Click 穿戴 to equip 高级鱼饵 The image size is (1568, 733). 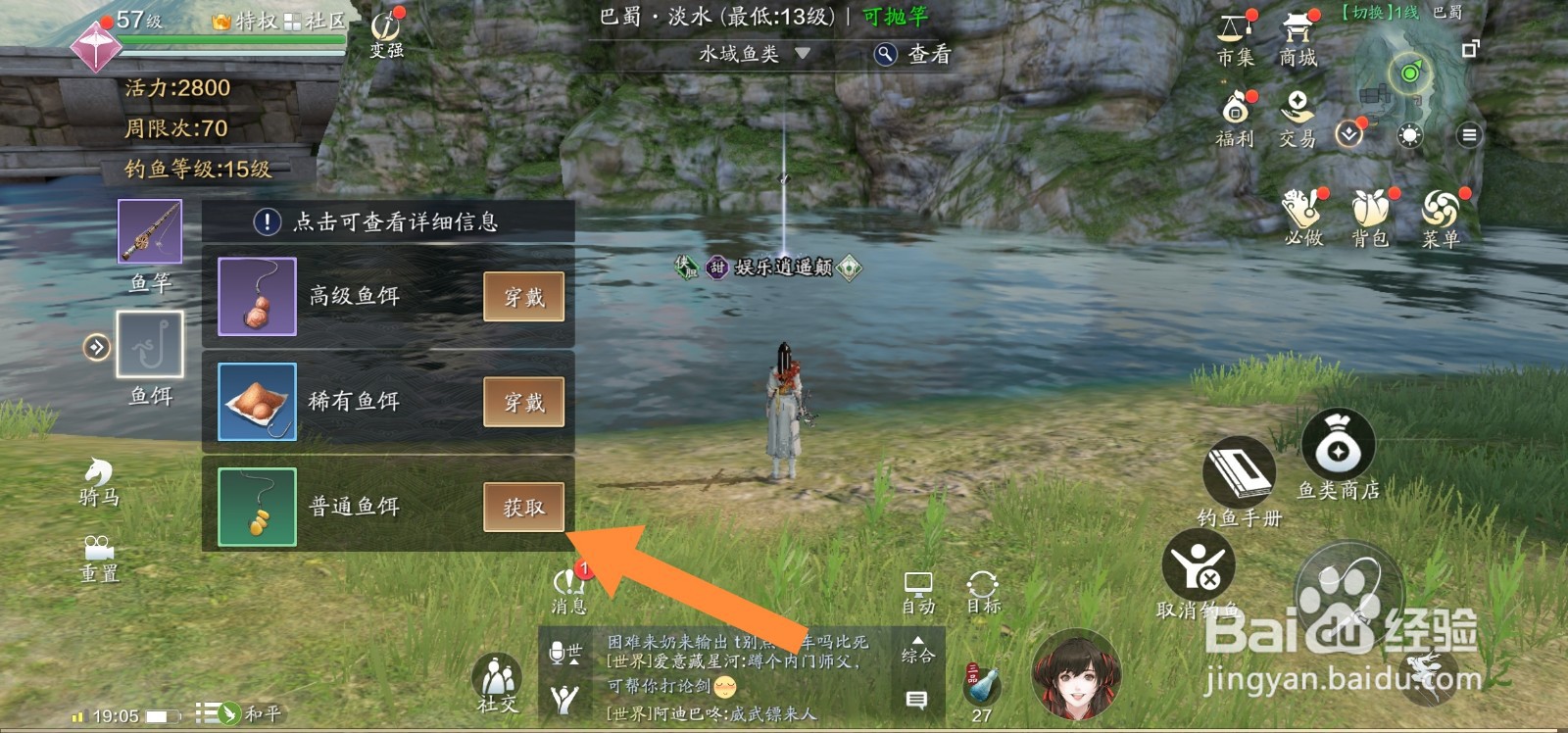click(x=523, y=296)
